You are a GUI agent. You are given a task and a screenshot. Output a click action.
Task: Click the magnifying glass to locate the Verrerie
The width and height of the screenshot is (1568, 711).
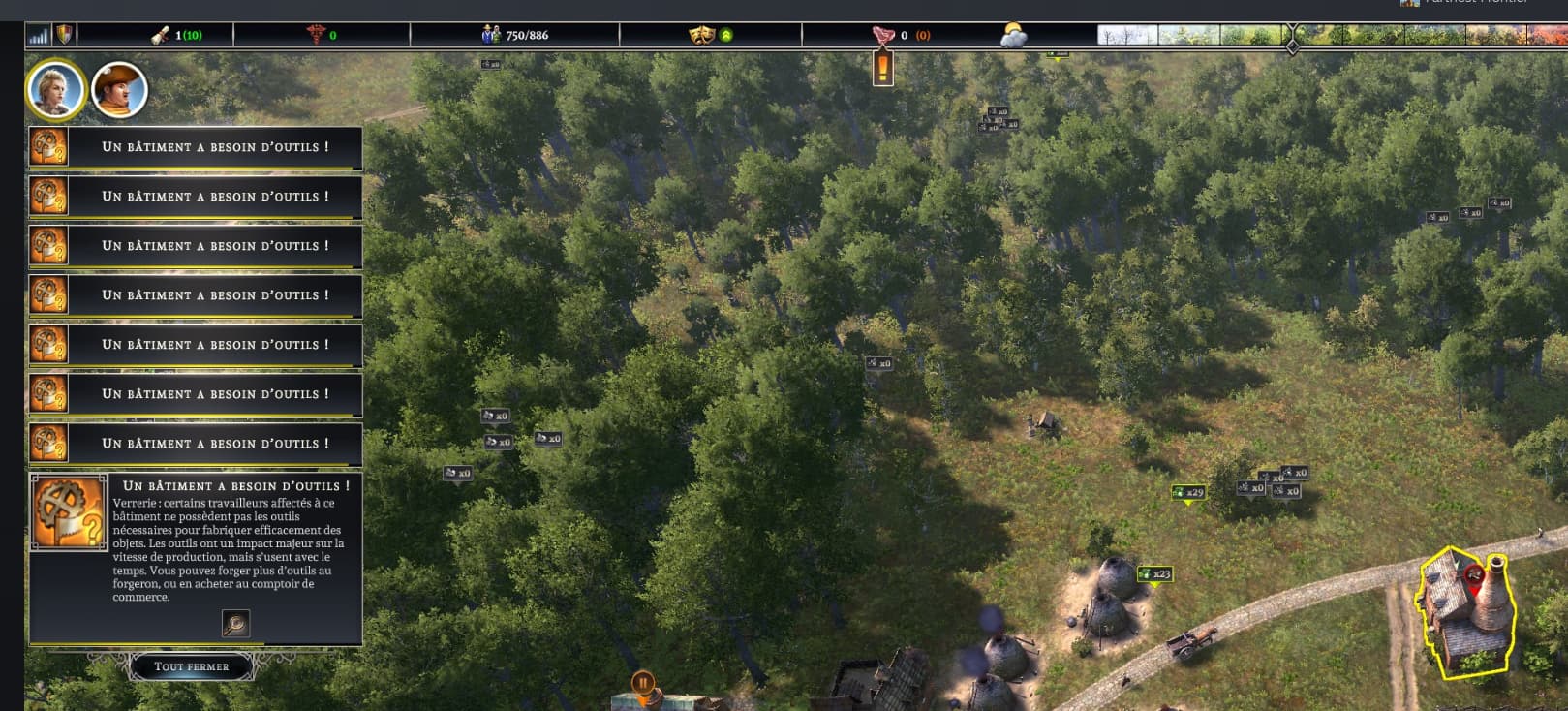coord(235,623)
